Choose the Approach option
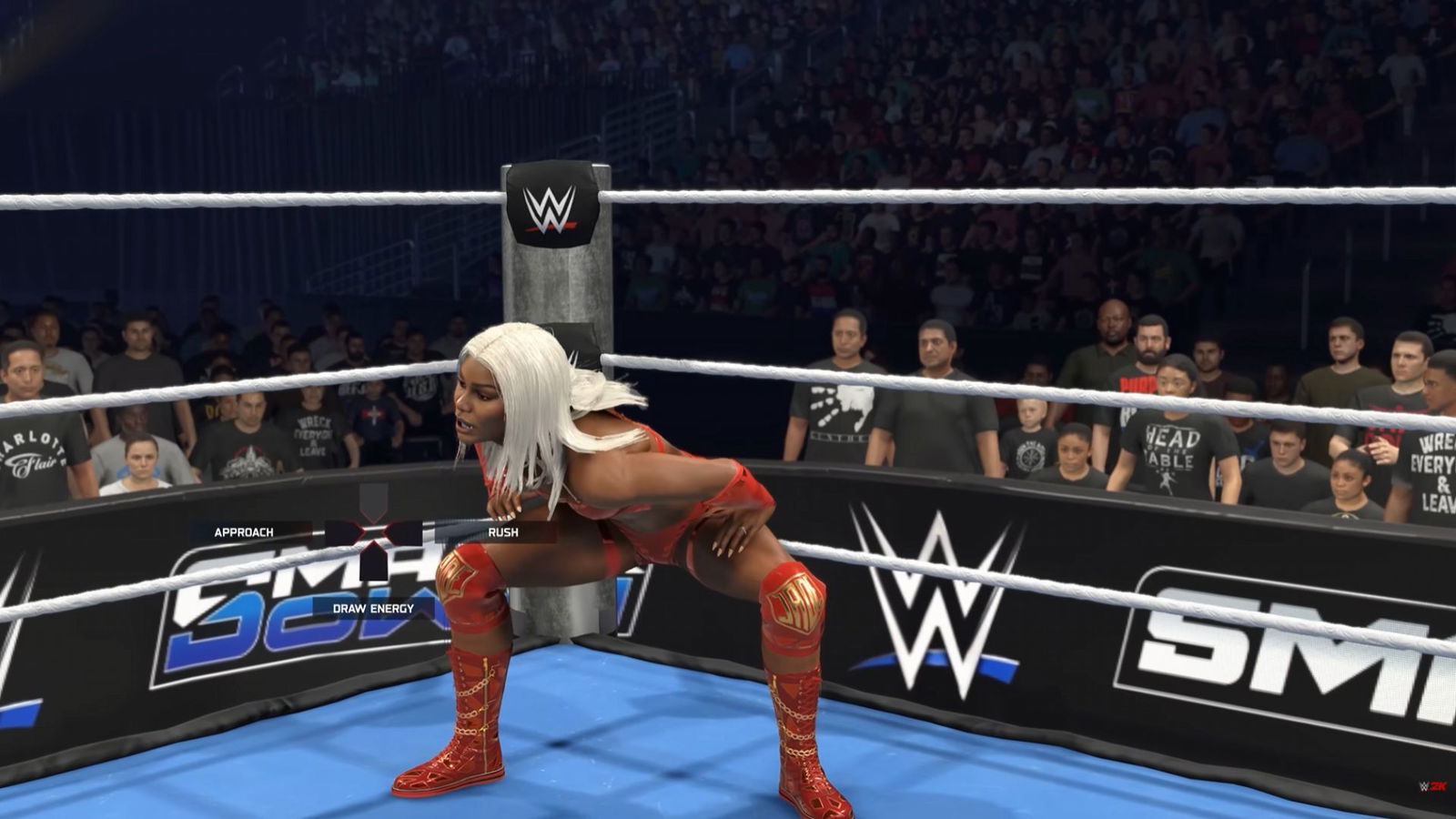This screenshot has width=1456, height=819. click(244, 532)
